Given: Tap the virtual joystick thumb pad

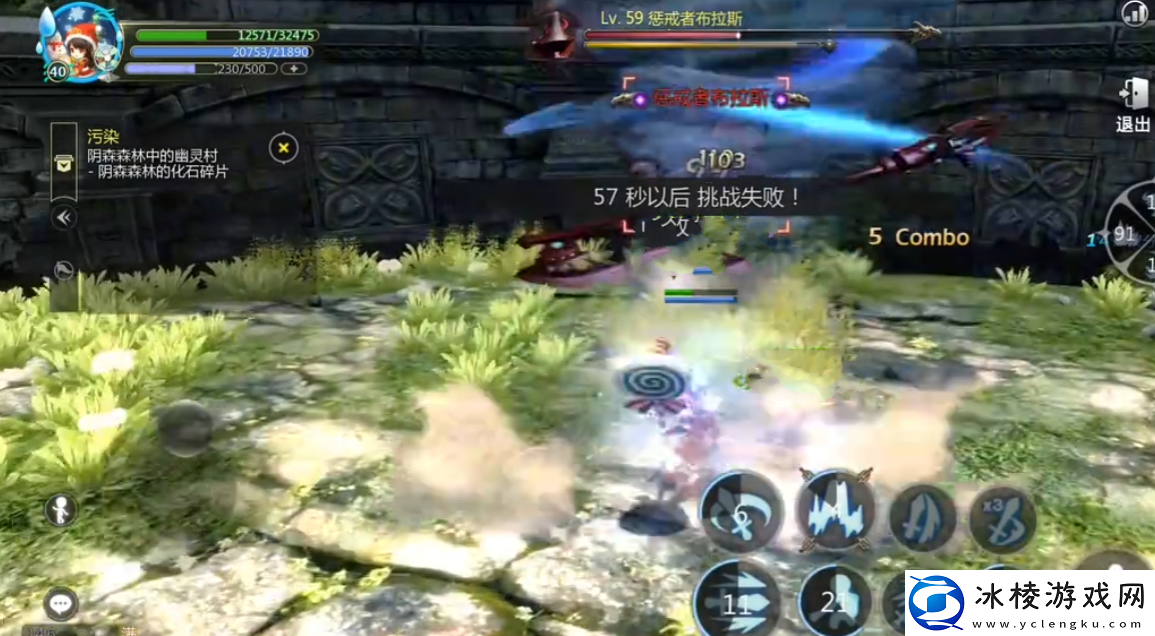Looking at the screenshot, I should [x=185, y=429].
